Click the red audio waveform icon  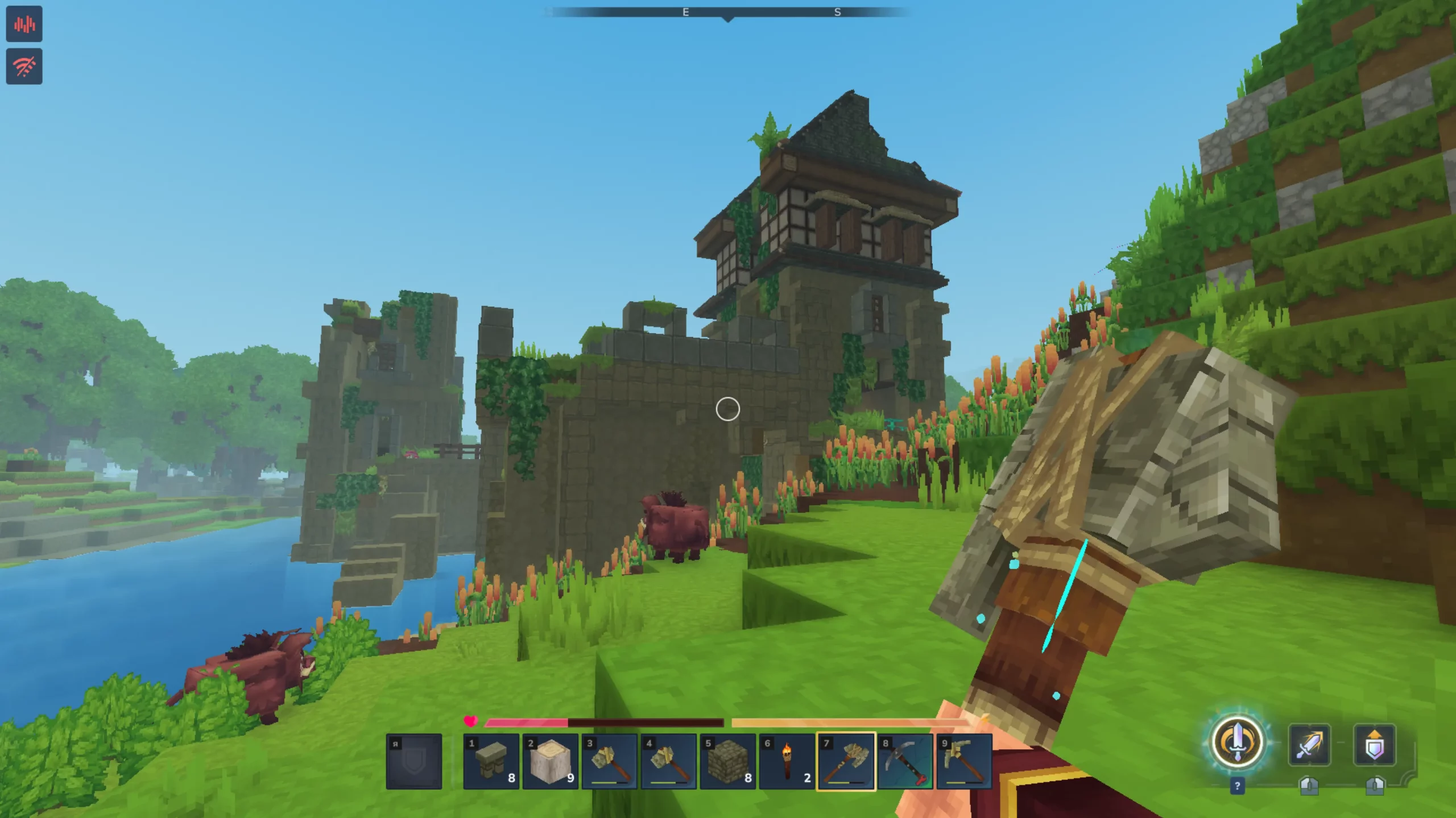tap(24, 24)
